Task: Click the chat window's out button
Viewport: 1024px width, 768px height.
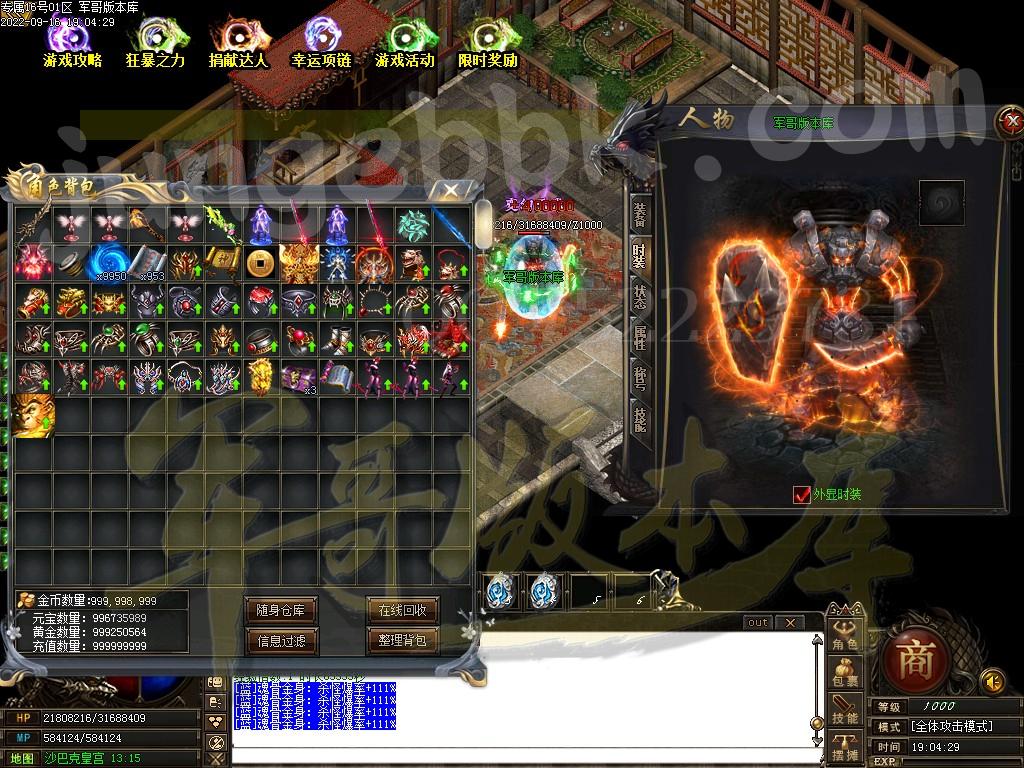Action: click(758, 622)
